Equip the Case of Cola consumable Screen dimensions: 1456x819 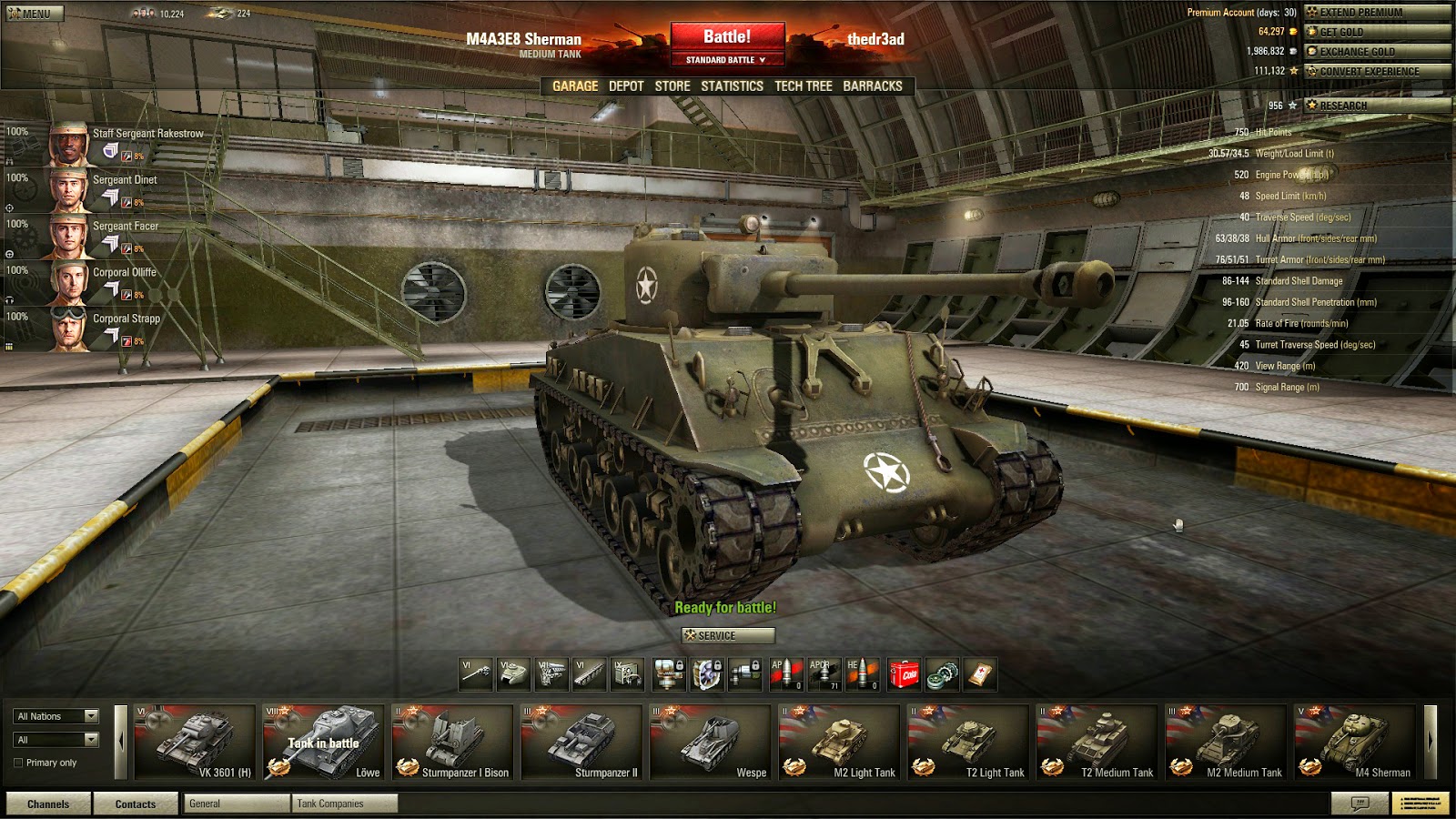(x=903, y=673)
